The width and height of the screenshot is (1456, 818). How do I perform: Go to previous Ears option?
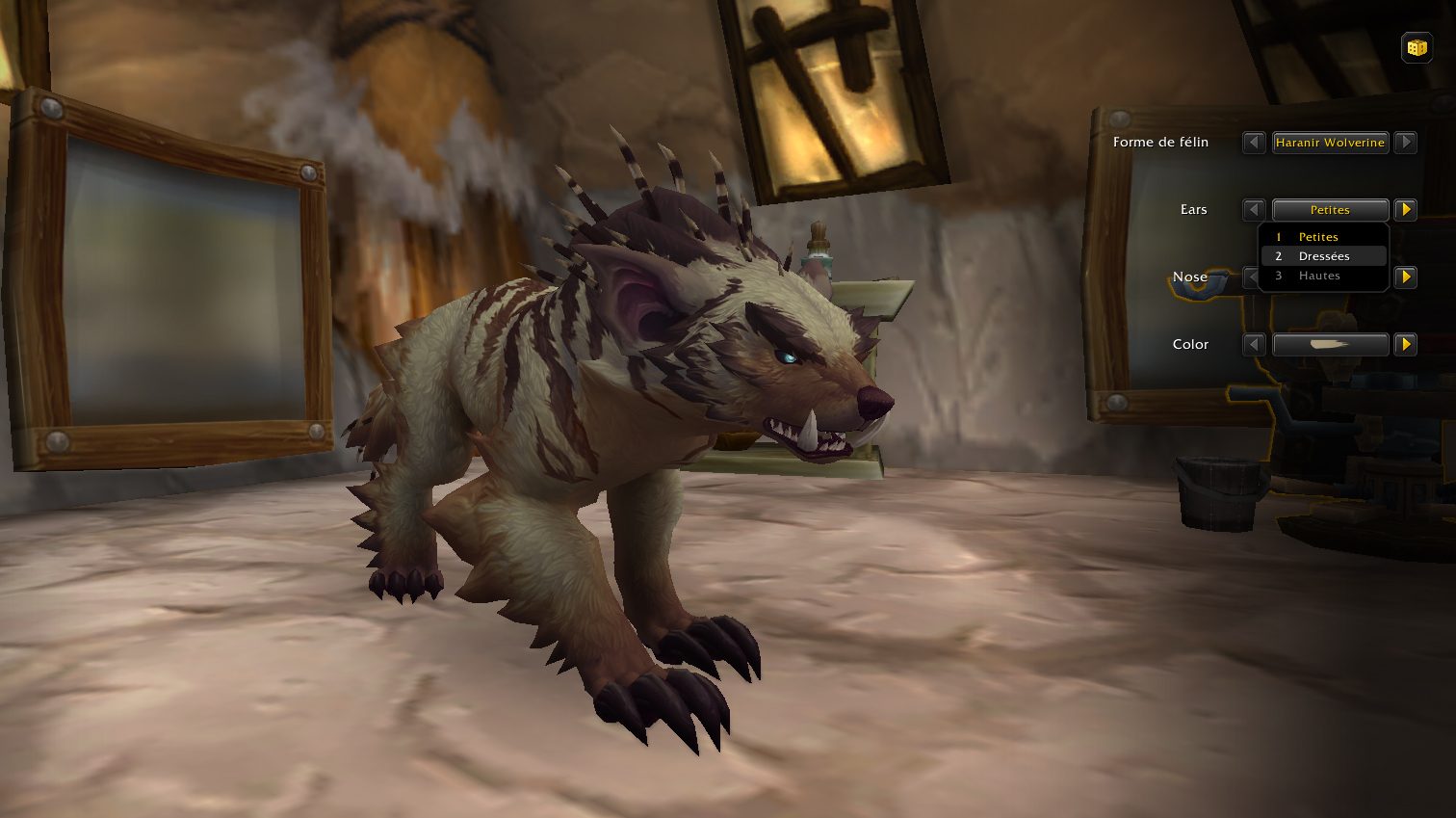1254,210
